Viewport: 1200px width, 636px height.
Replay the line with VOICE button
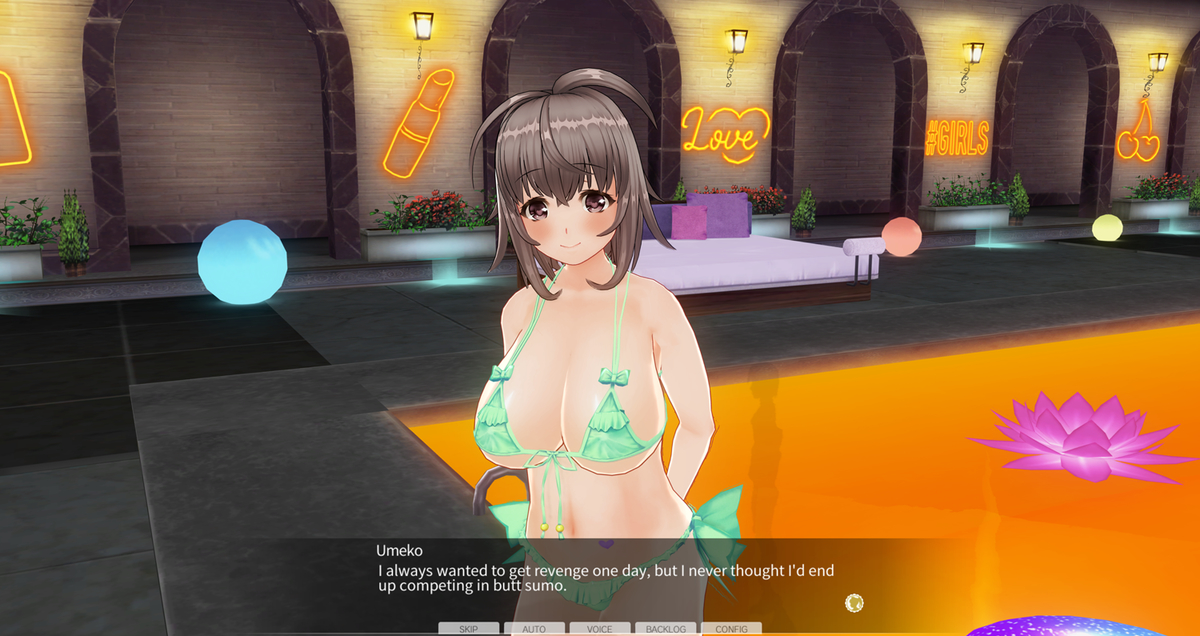point(600,629)
